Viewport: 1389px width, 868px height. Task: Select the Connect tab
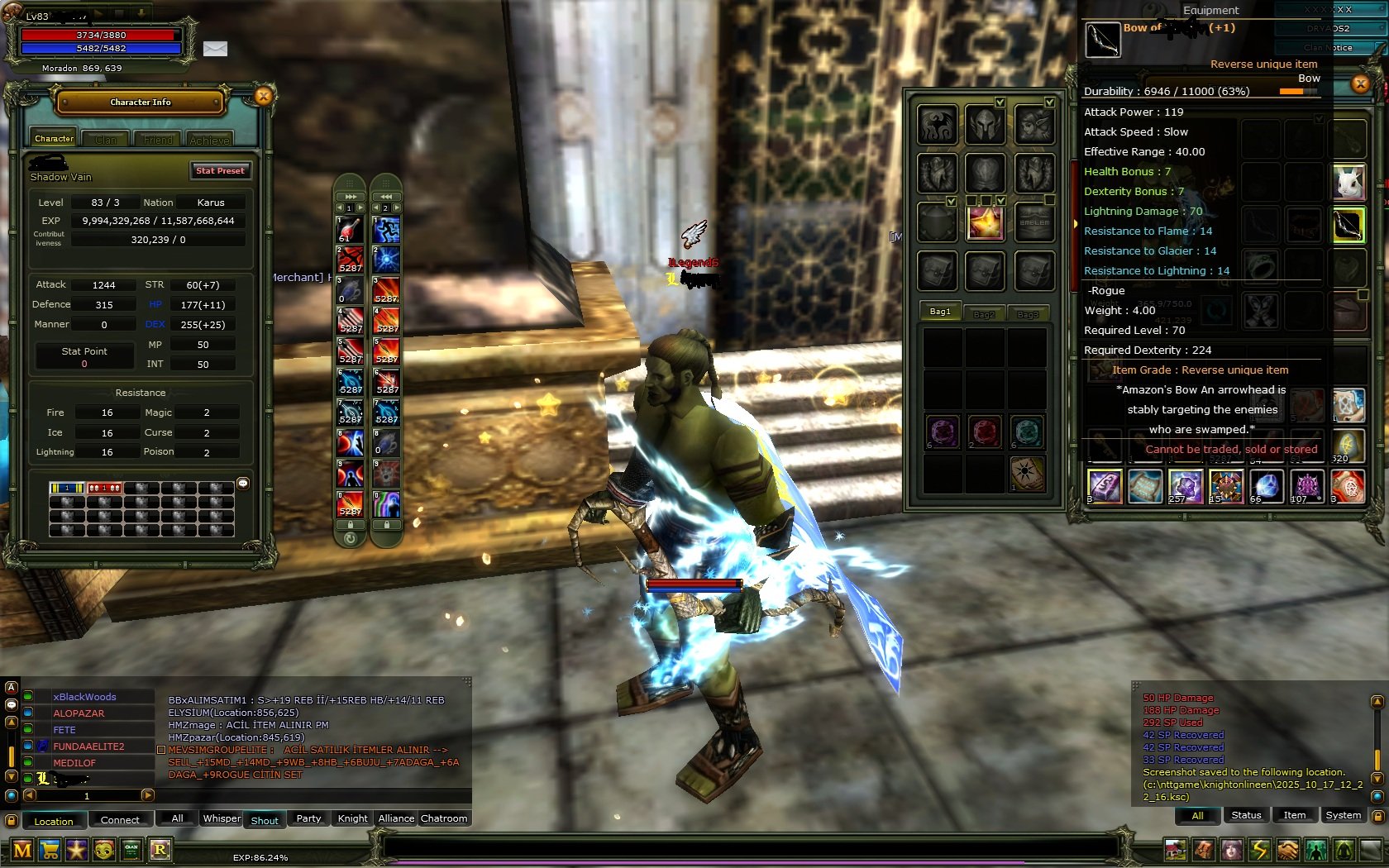120,820
